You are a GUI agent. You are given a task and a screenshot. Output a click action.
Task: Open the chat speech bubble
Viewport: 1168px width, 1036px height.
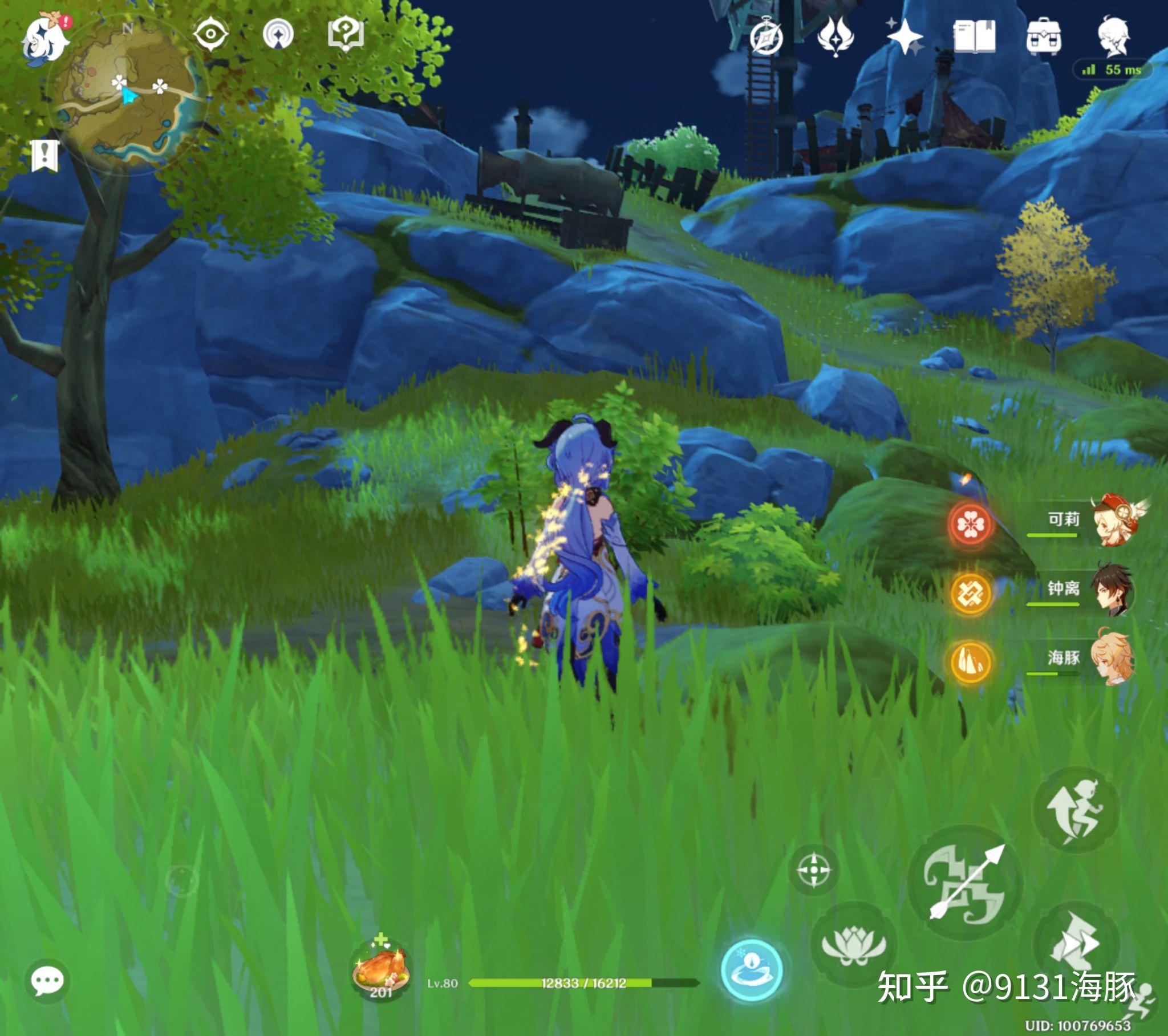[47, 981]
